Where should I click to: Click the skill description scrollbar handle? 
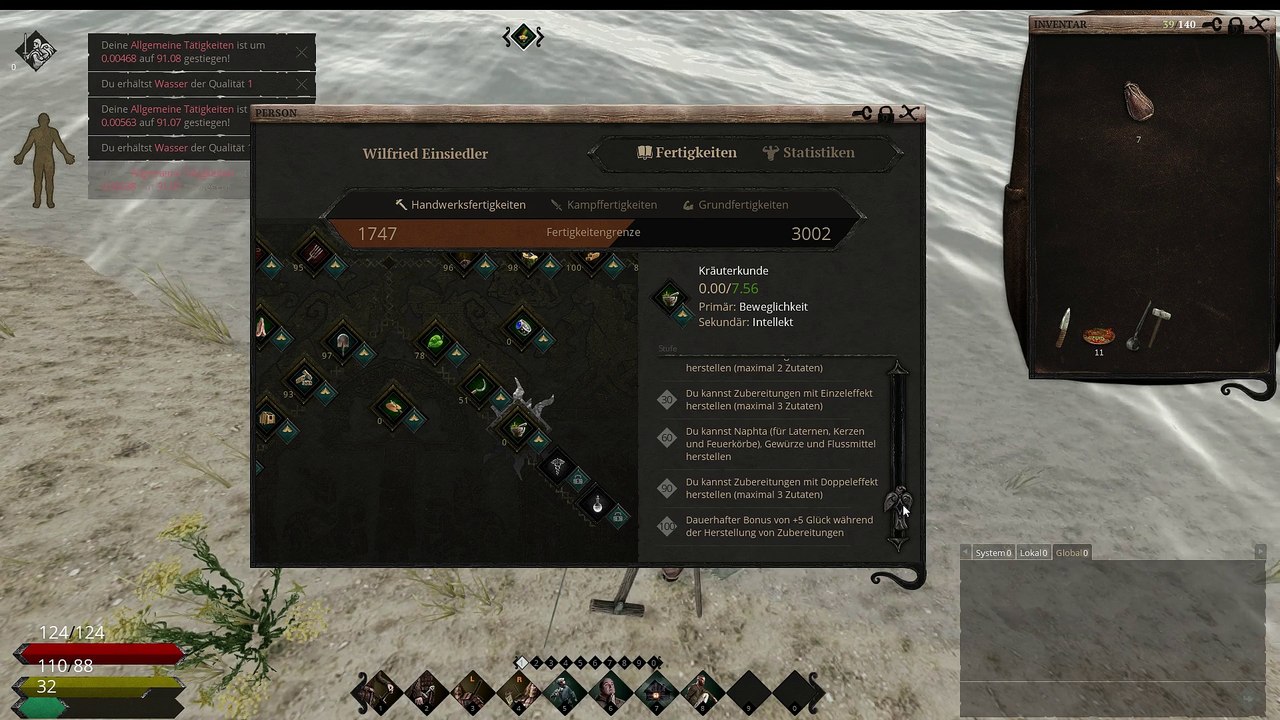(898, 500)
